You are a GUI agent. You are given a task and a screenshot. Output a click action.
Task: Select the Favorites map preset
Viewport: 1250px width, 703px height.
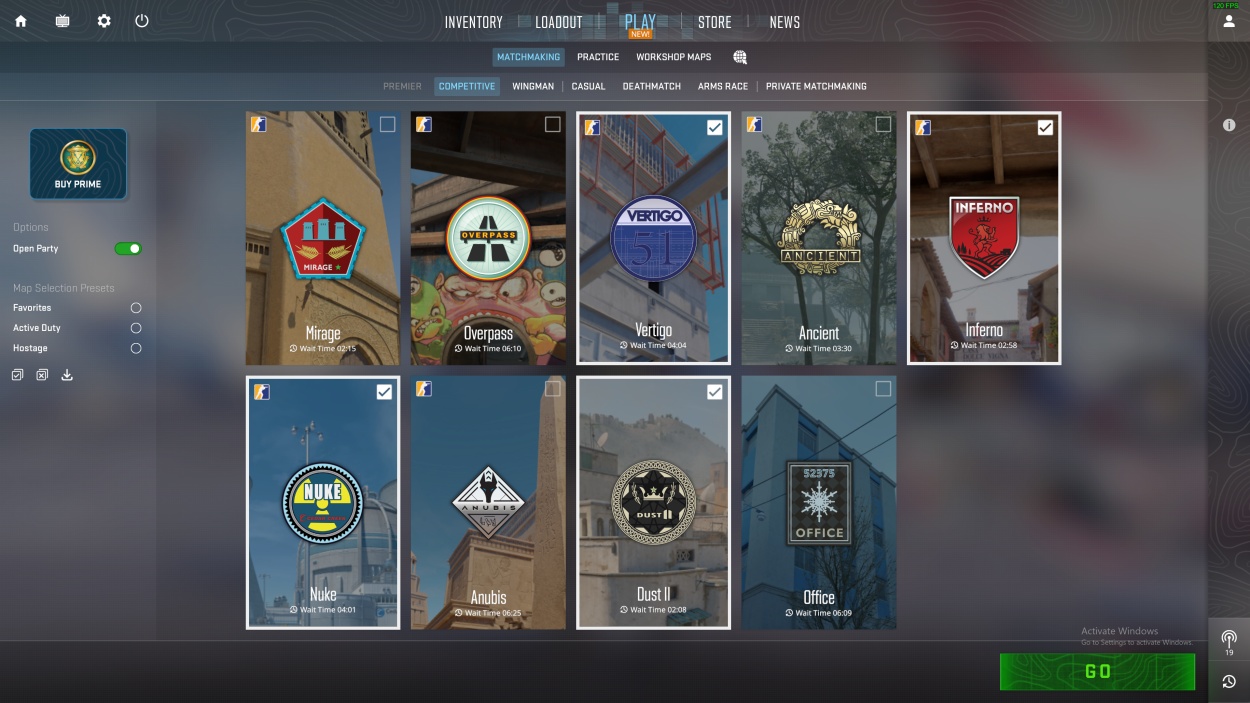click(x=136, y=308)
